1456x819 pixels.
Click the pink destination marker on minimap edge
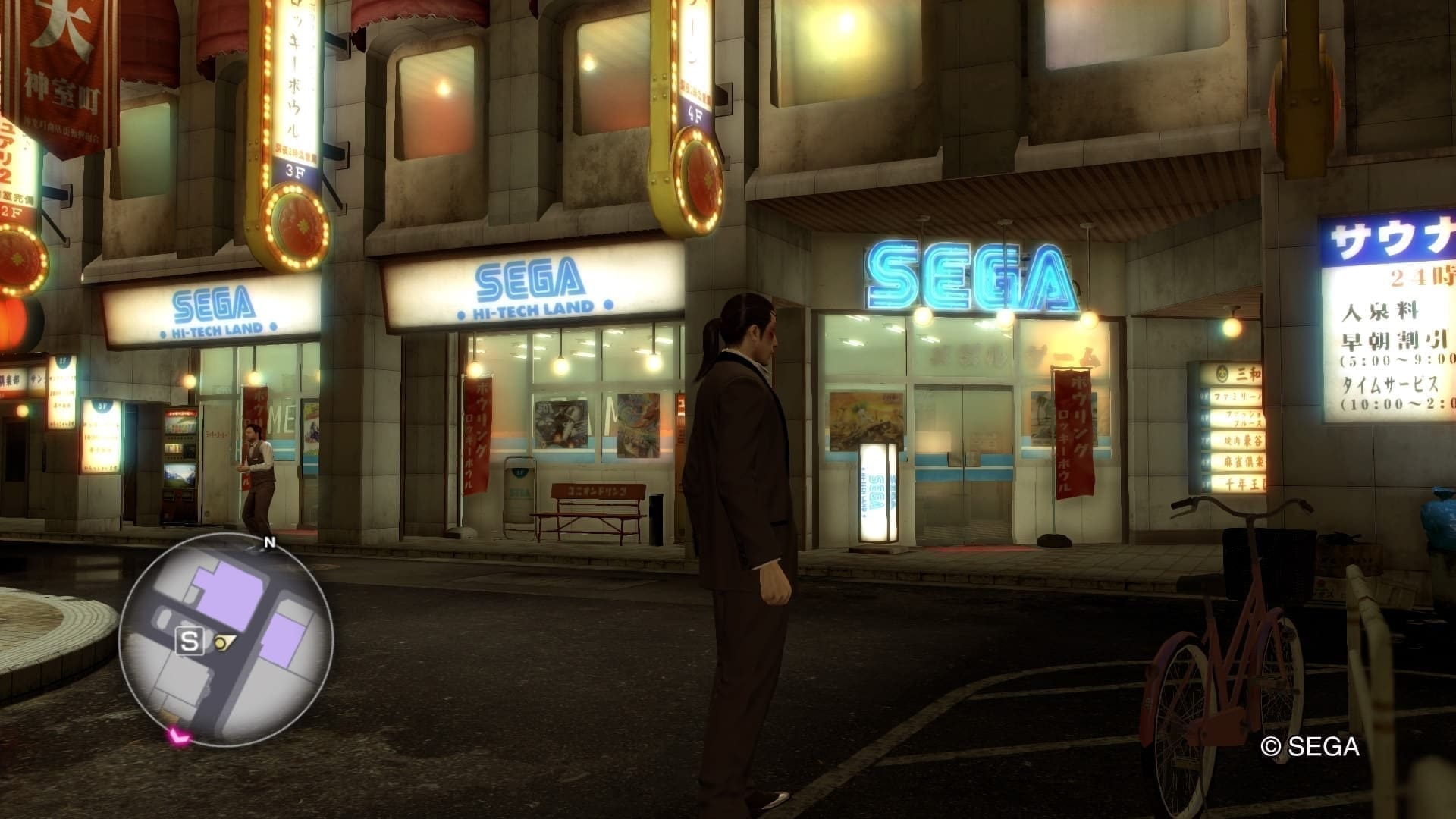pos(178,734)
